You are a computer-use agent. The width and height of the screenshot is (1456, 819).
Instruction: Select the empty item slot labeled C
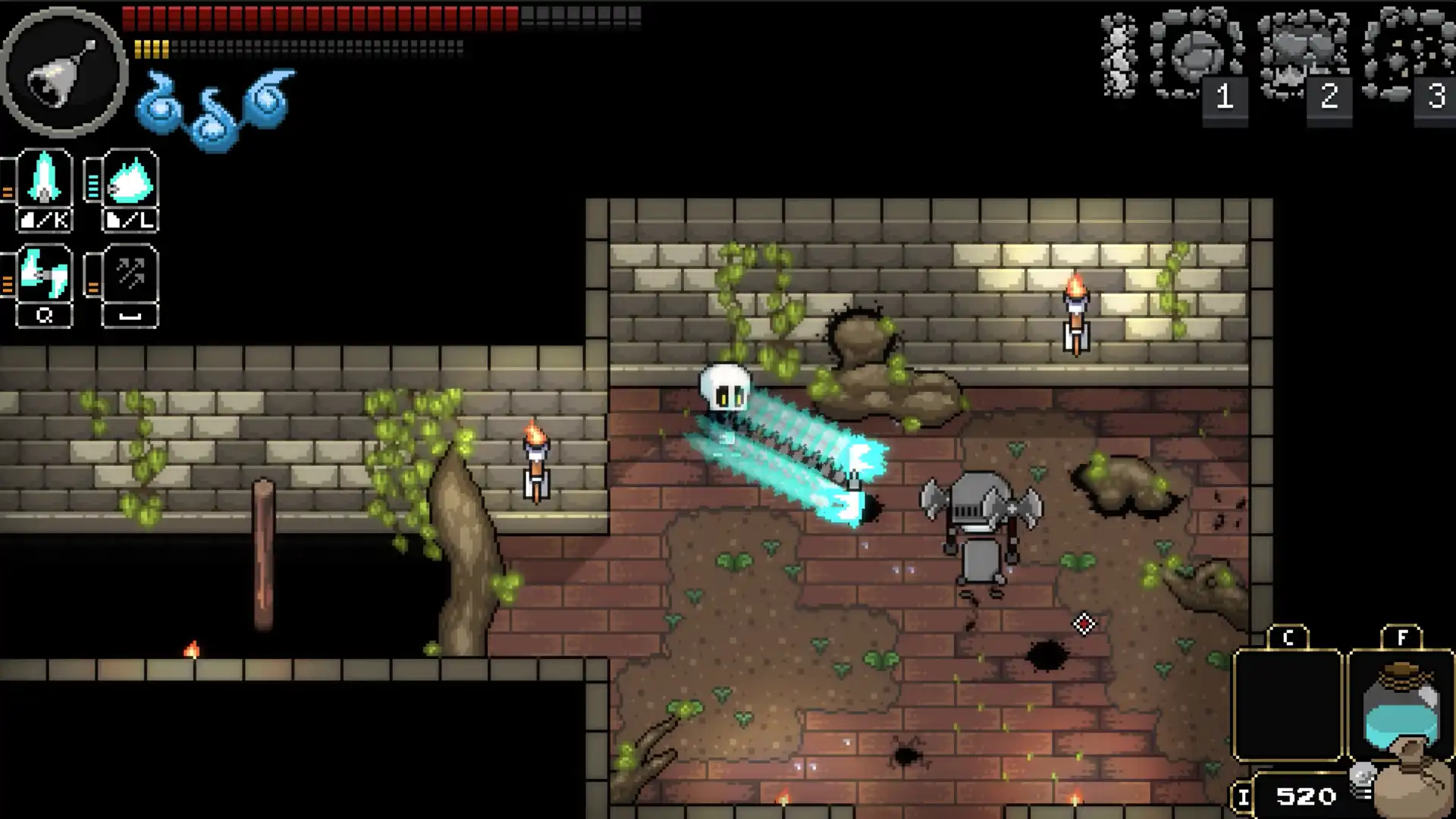point(1288,705)
